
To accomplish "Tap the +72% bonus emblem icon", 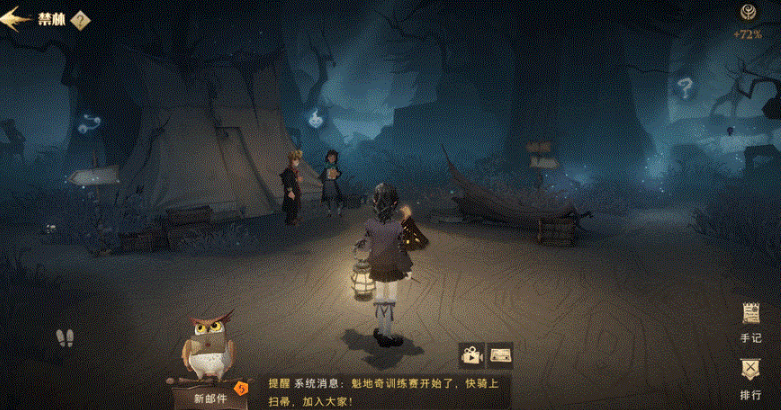I will [746, 13].
